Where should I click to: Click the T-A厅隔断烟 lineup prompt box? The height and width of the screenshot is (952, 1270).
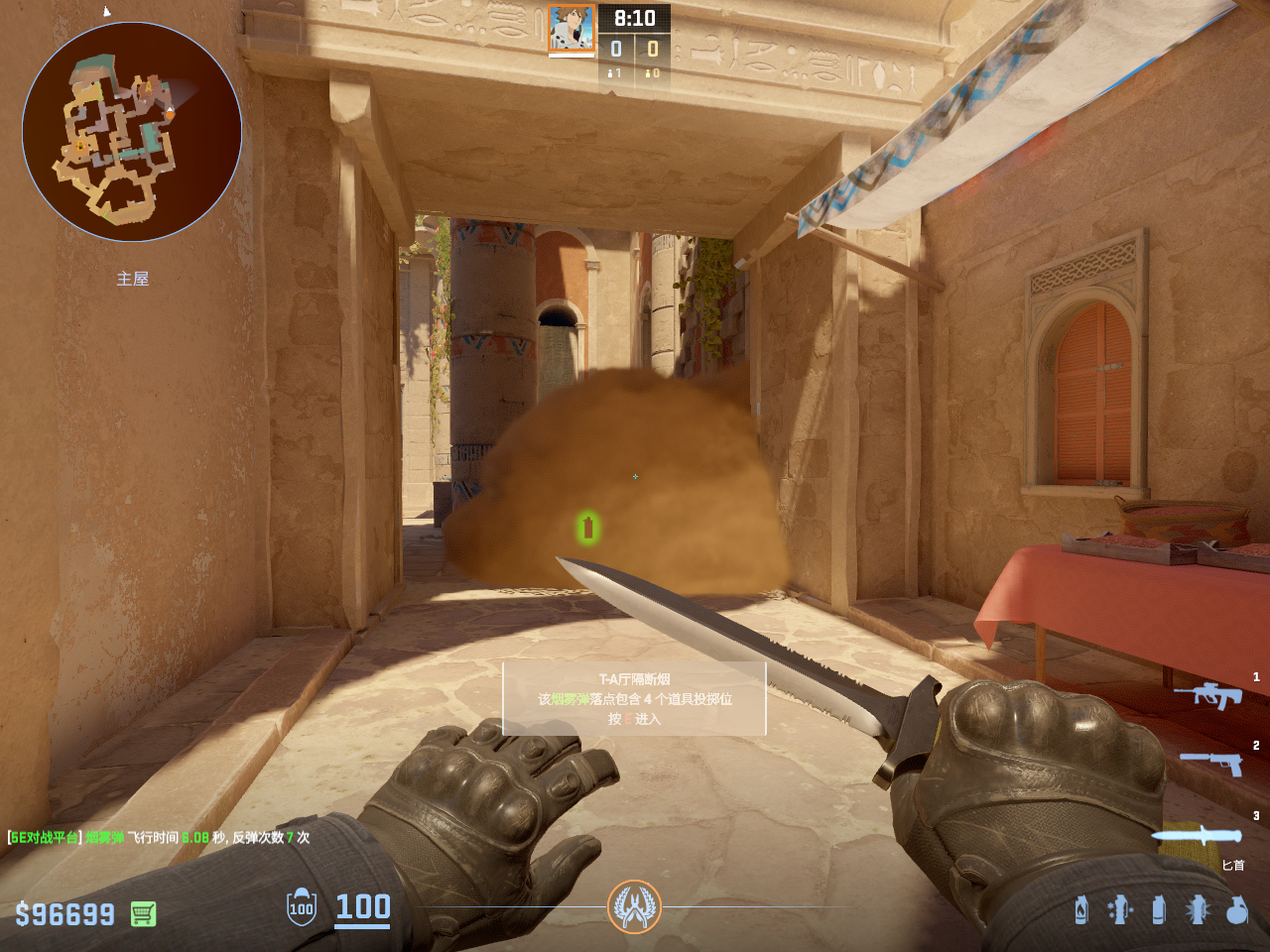[x=635, y=699]
